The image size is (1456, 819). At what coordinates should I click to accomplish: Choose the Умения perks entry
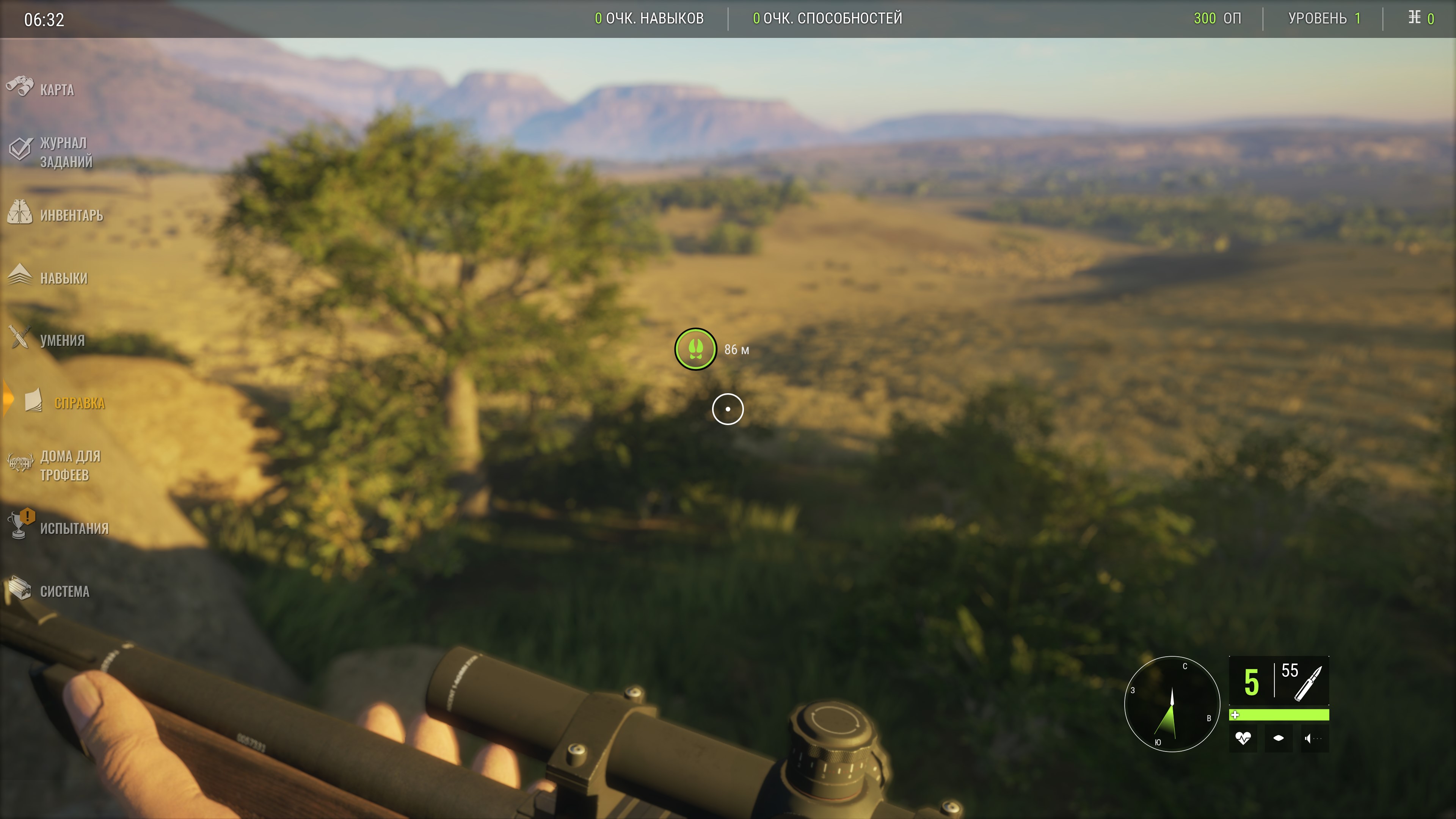[x=61, y=340]
